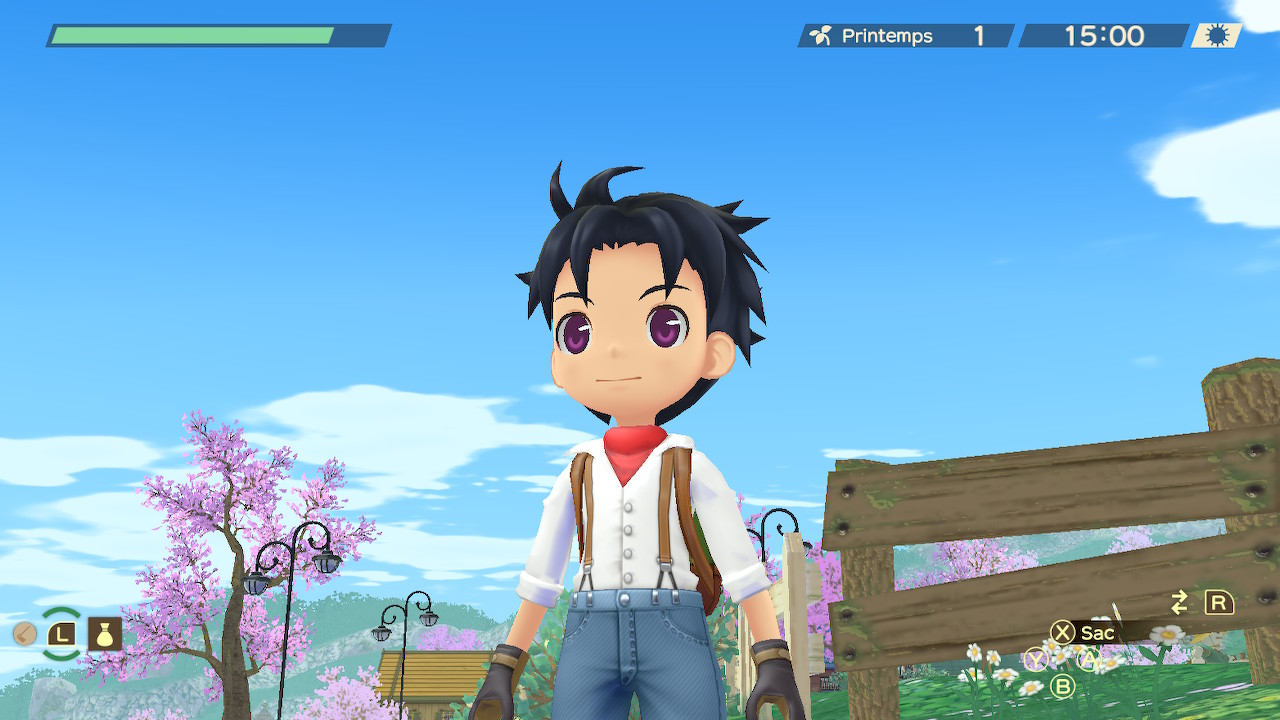Choose the faded hoe tool icon
This screenshot has width=1280, height=720.
25,633
